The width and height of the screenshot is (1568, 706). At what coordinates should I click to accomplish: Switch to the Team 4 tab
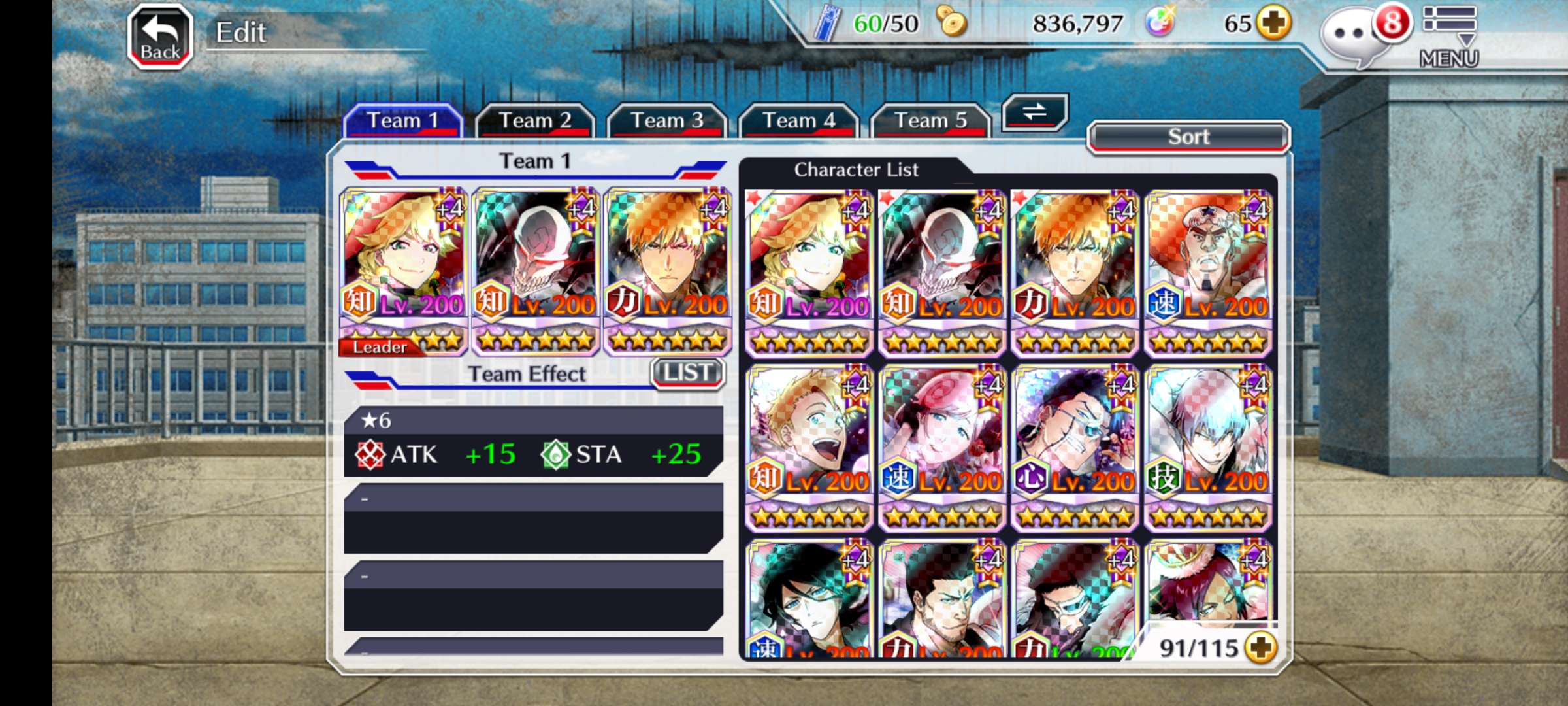(x=798, y=121)
